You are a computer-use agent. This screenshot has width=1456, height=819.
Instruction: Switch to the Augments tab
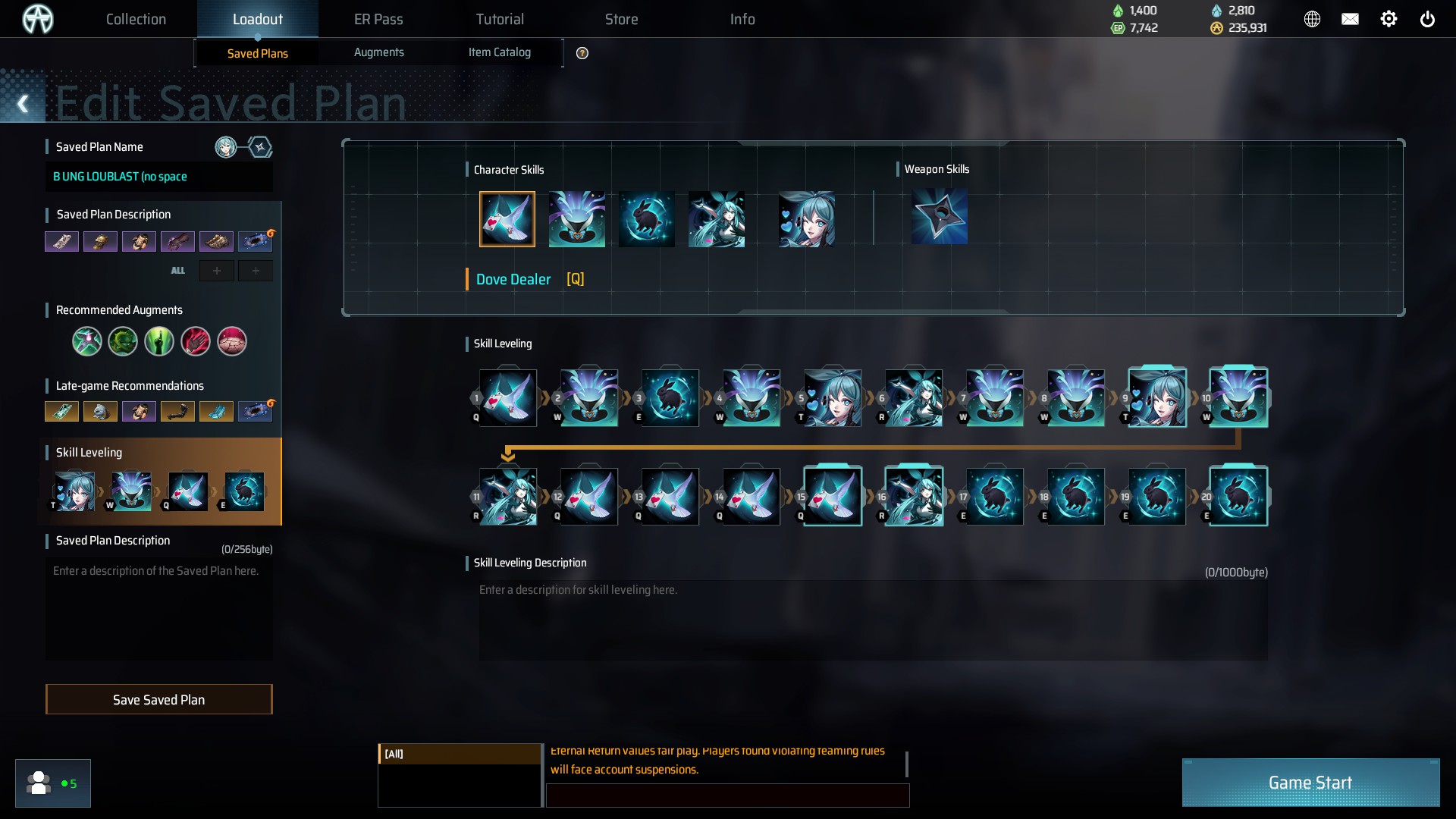(378, 52)
